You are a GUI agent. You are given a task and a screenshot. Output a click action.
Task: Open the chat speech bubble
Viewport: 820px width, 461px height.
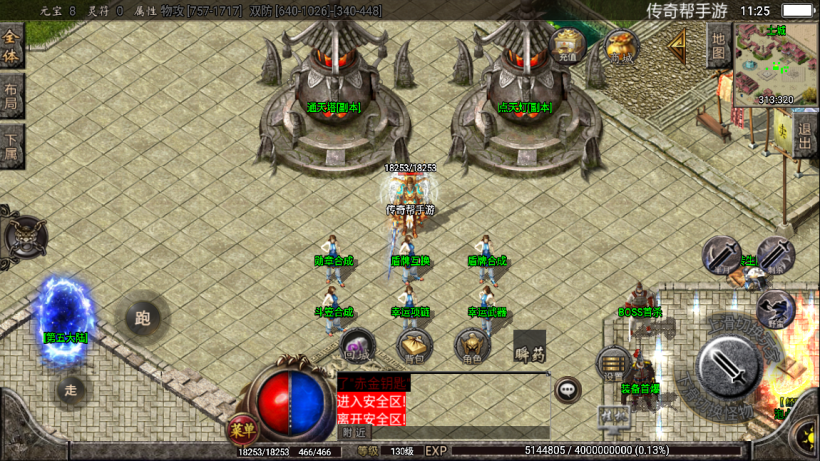point(568,389)
